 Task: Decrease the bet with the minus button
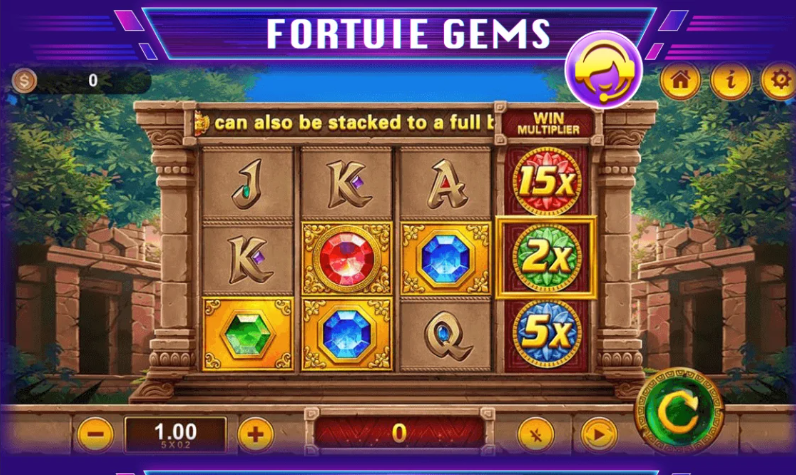[95, 433]
